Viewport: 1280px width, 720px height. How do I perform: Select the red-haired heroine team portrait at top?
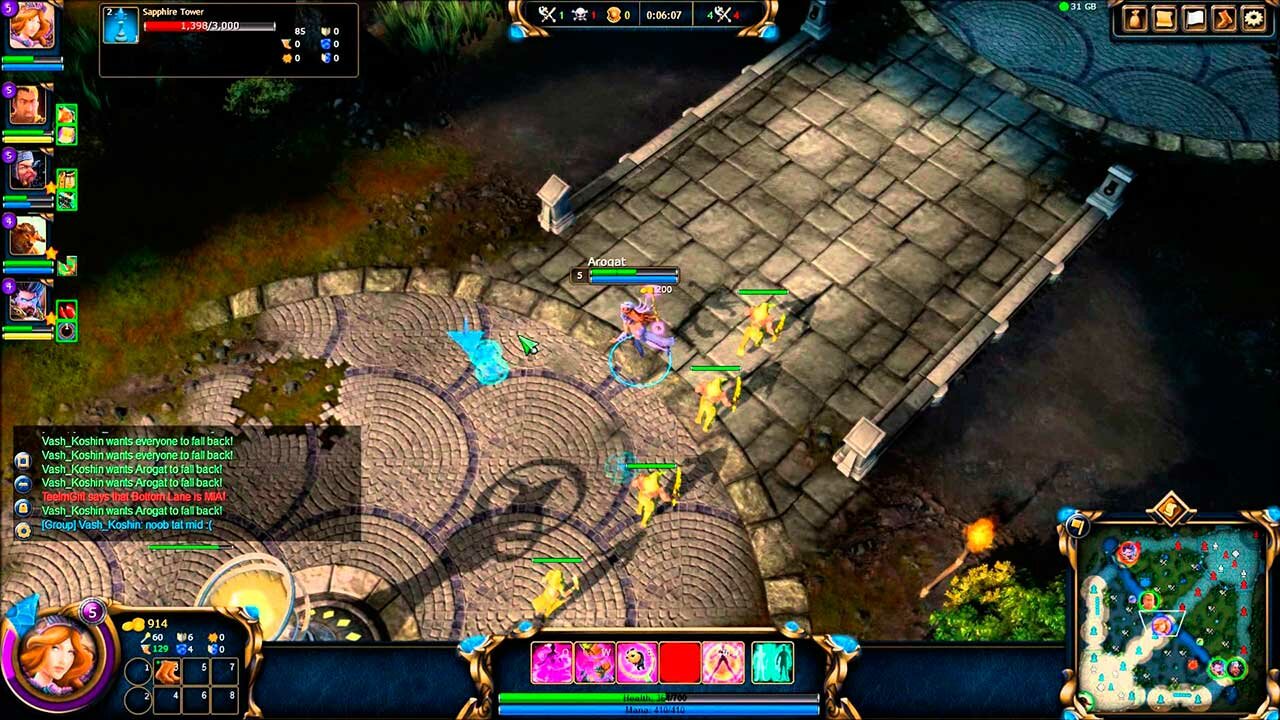pyautogui.click(x=30, y=26)
